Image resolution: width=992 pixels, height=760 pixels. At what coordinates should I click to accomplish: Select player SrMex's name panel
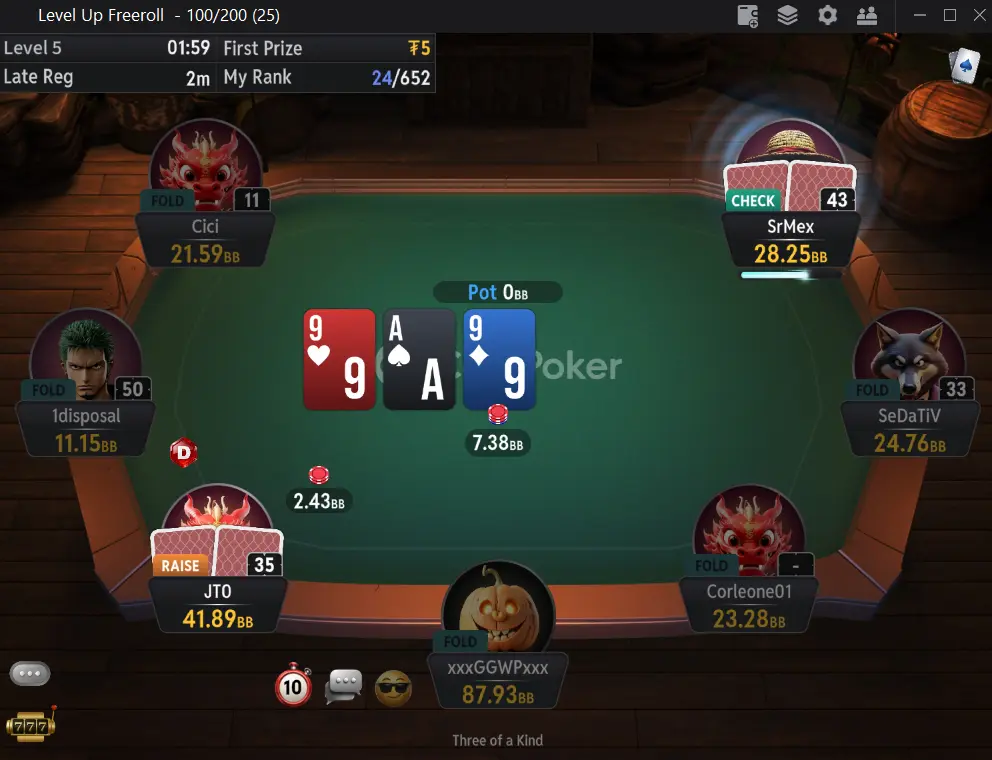pos(790,241)
